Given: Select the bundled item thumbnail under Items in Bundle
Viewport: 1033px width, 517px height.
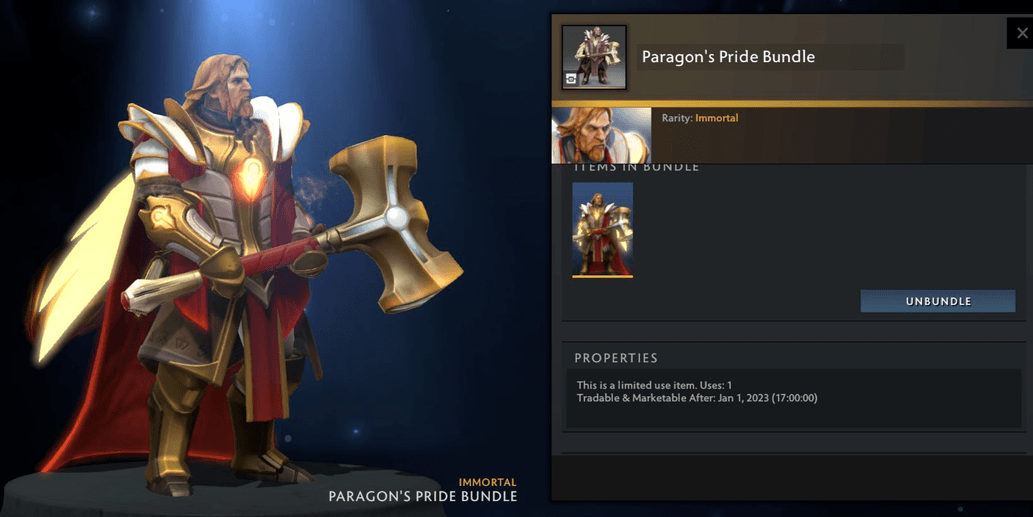Looking at the screenshot, I should pos(602,230).
